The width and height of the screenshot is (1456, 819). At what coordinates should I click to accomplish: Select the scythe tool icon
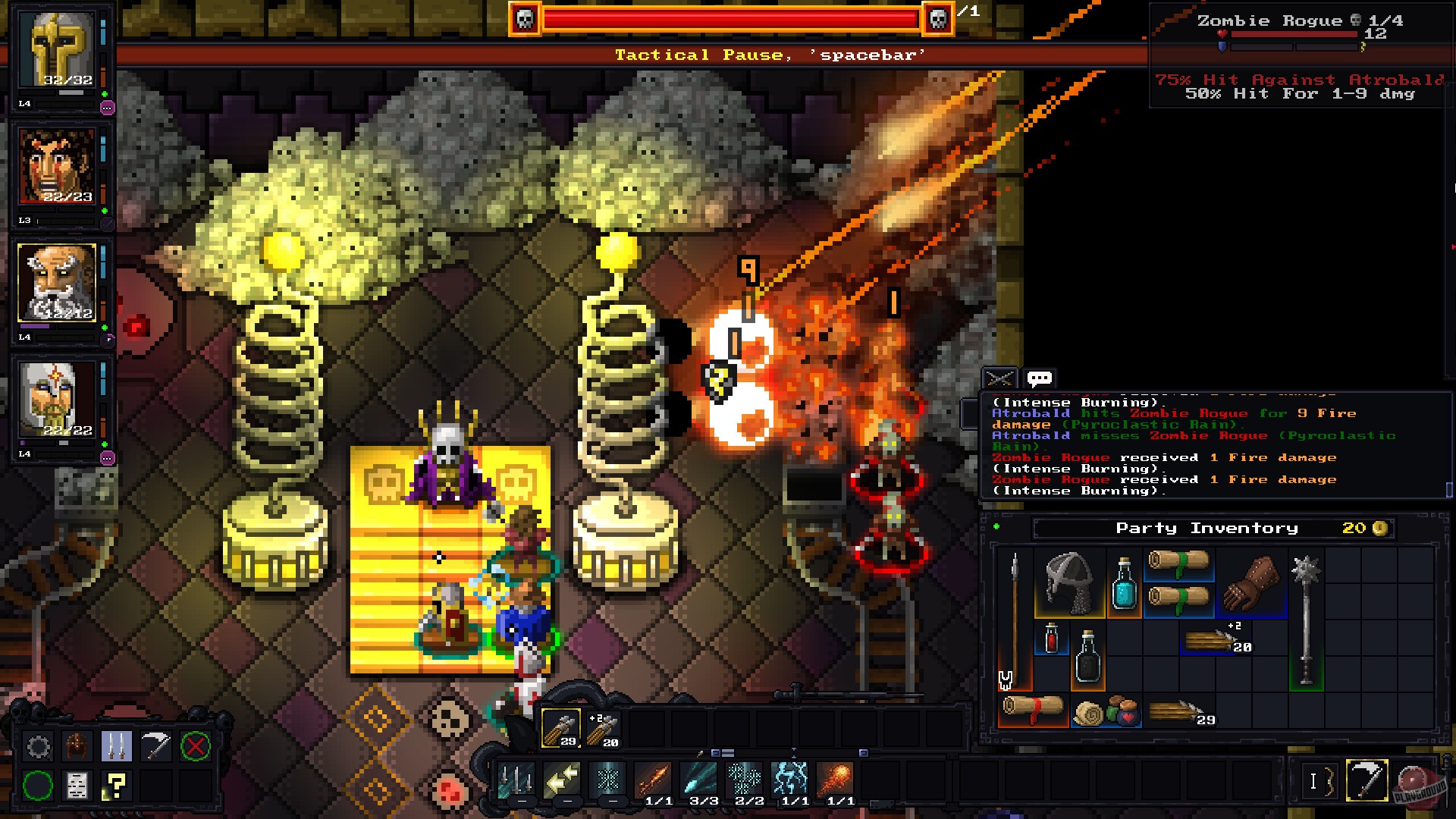click(x=155, y=746)
